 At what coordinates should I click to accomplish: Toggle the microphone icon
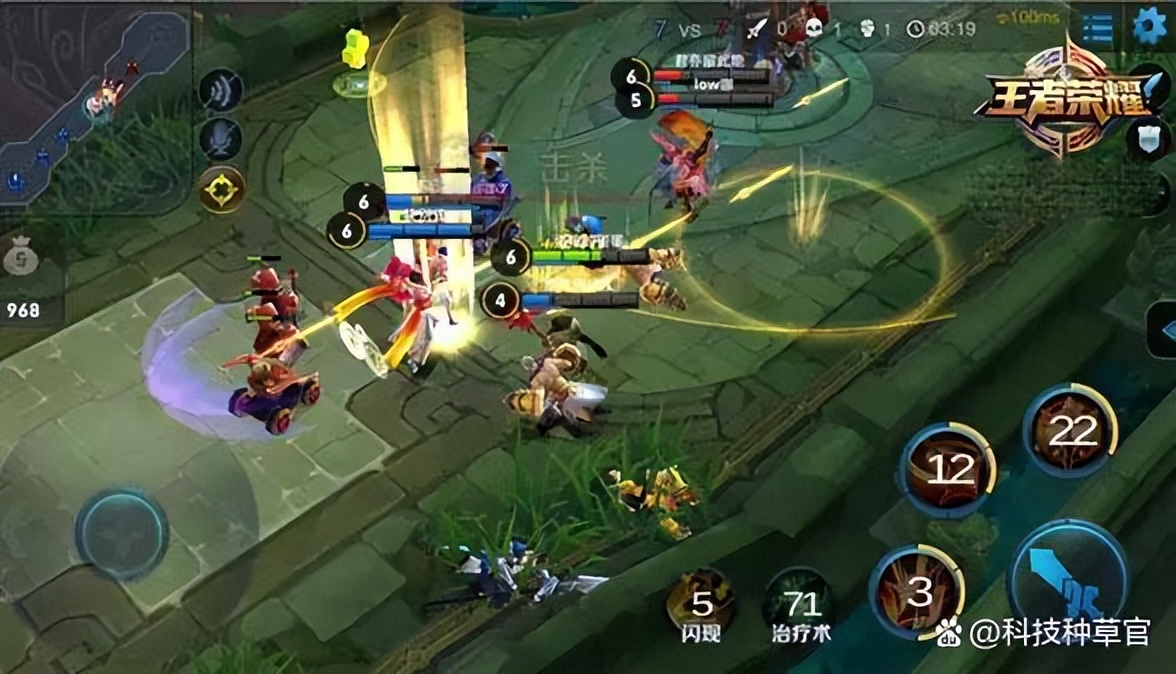220,138
